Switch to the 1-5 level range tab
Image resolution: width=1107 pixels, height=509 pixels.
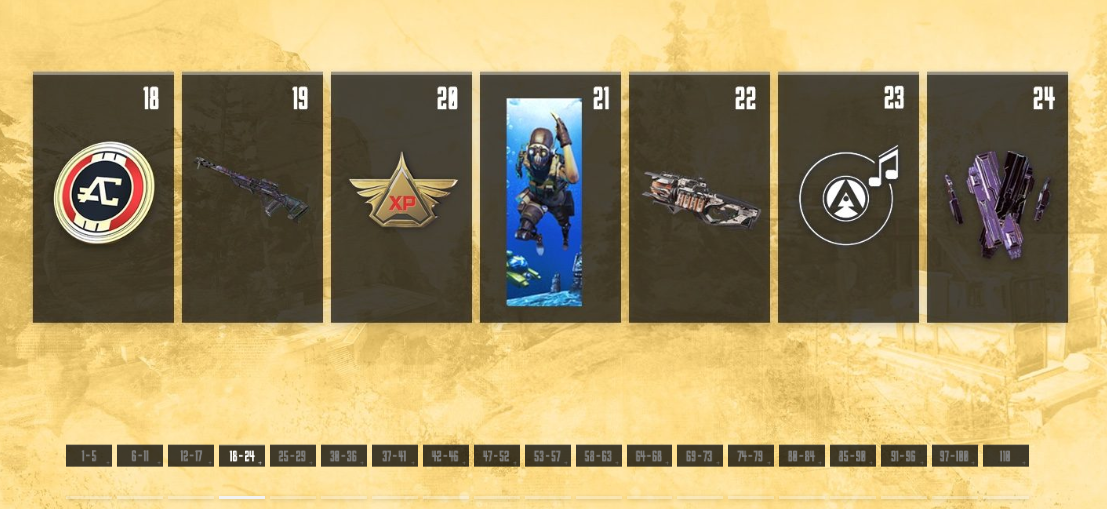click(89, 456)
